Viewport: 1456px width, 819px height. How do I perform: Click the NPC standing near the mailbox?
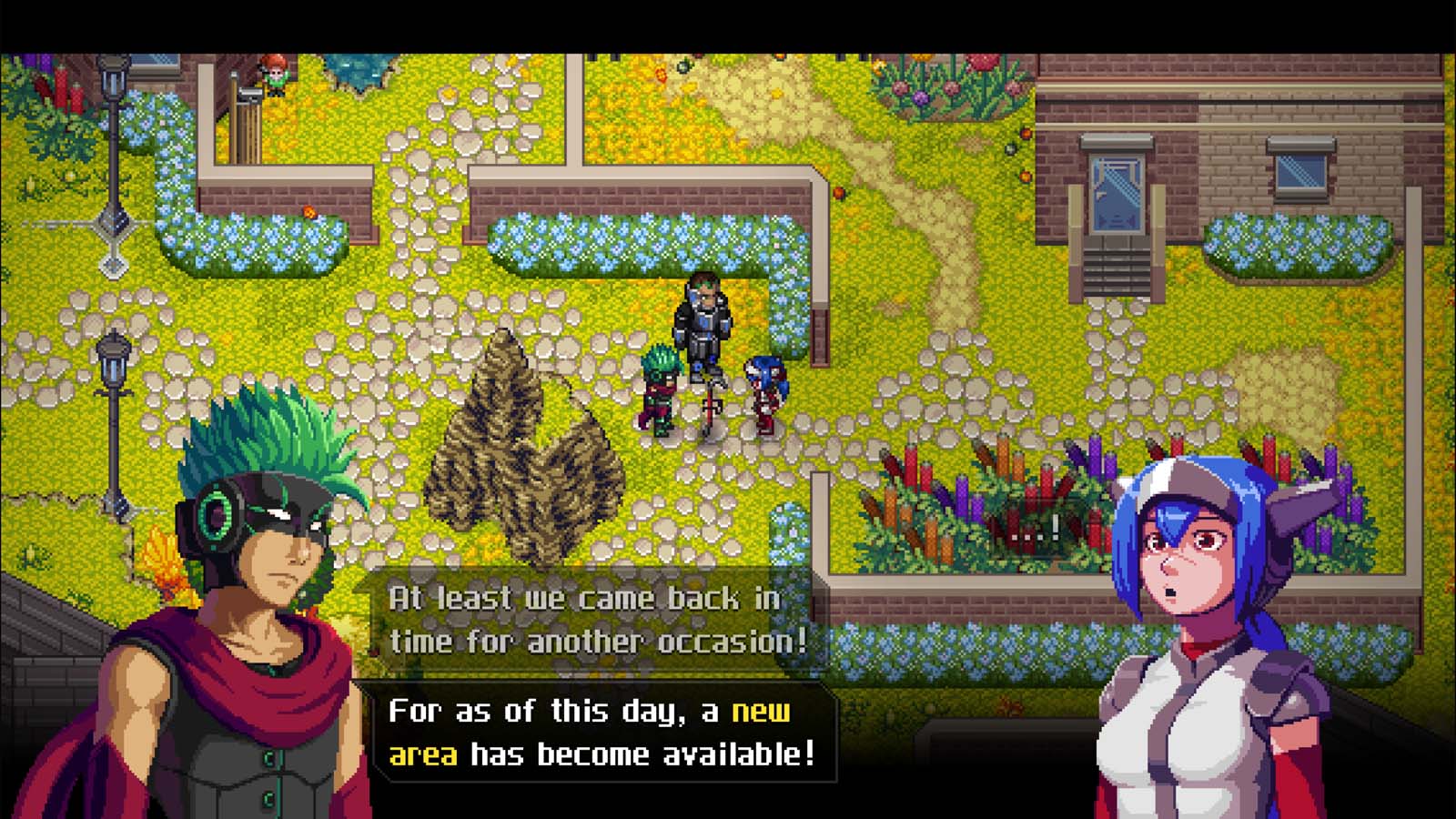coord(273,77)
